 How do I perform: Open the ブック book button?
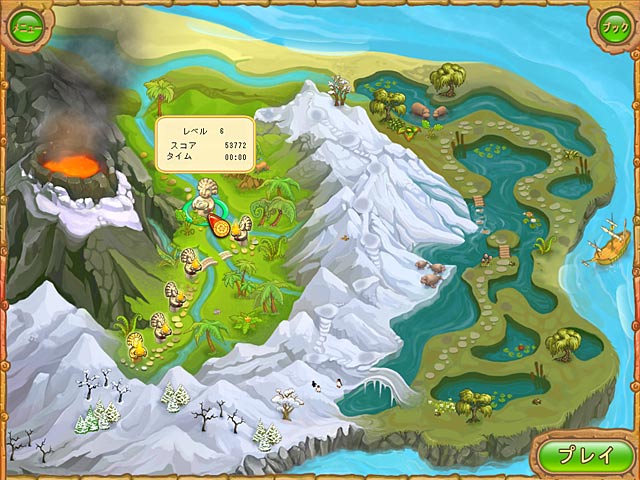612,25
